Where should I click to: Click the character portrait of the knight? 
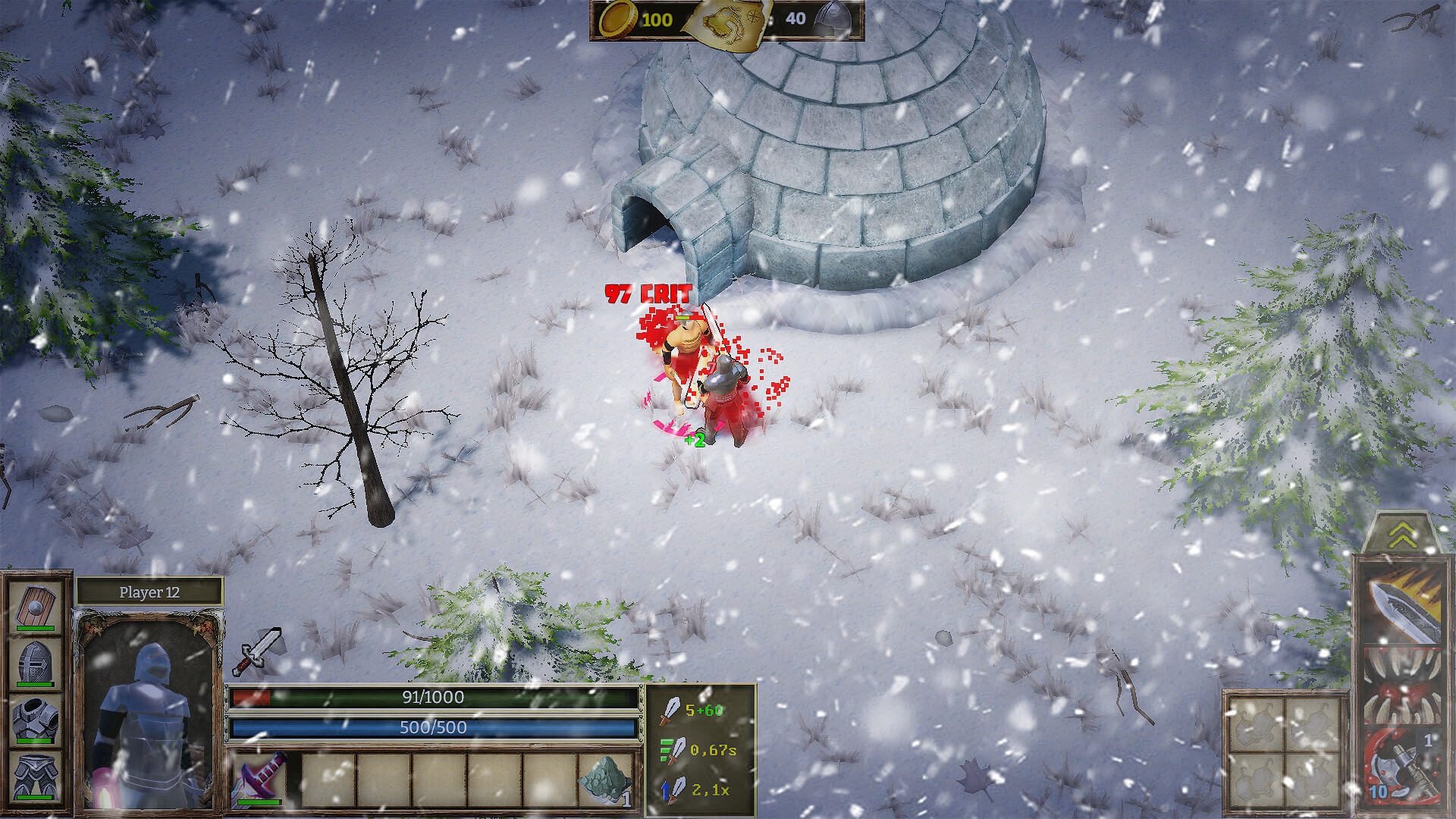click(x=149, y=709)
